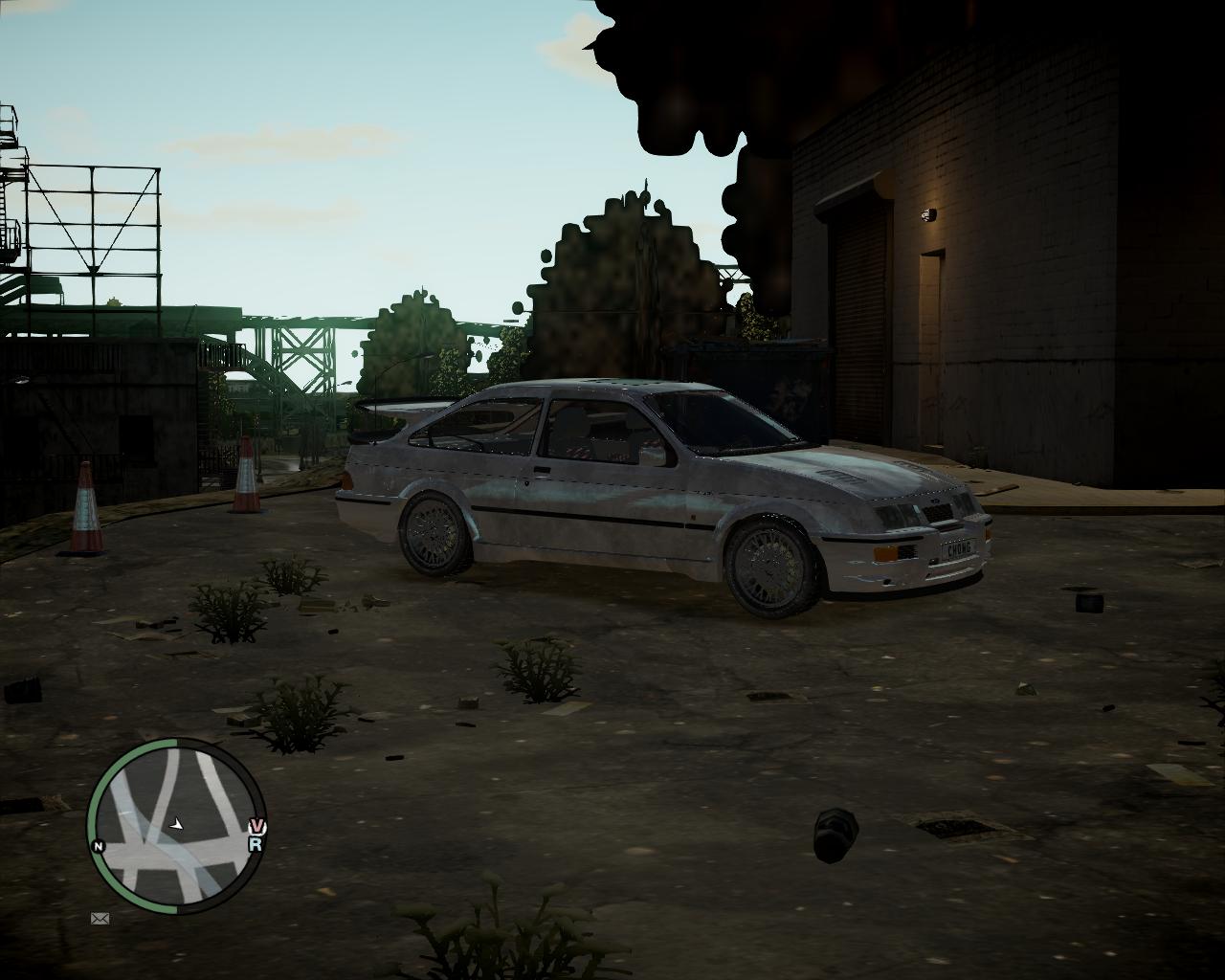
Task: Click the N north marker on radar
Action: point(98,846)
